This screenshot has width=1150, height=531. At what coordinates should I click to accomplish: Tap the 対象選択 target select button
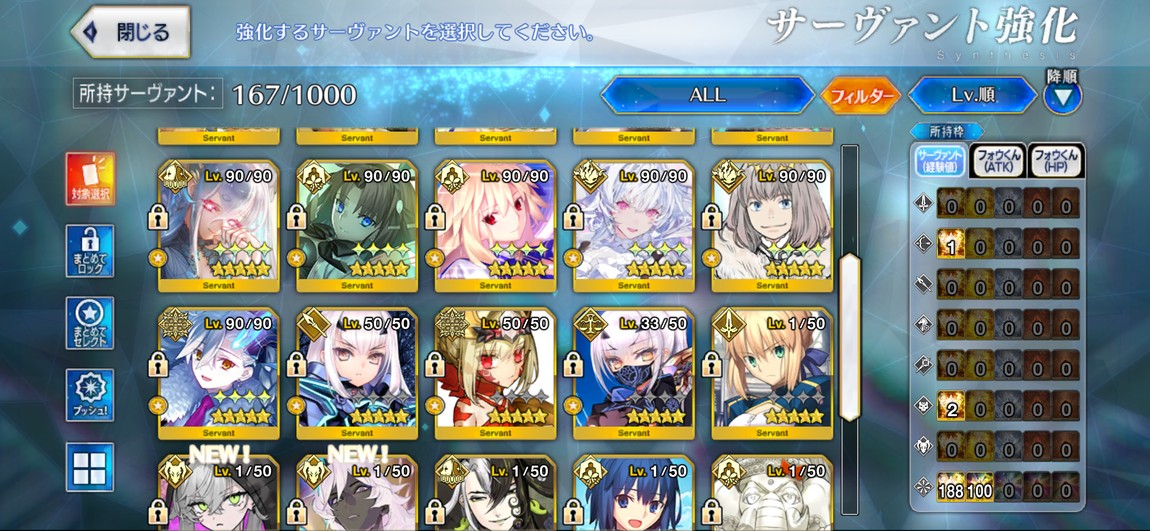click(x=90, y=178)
